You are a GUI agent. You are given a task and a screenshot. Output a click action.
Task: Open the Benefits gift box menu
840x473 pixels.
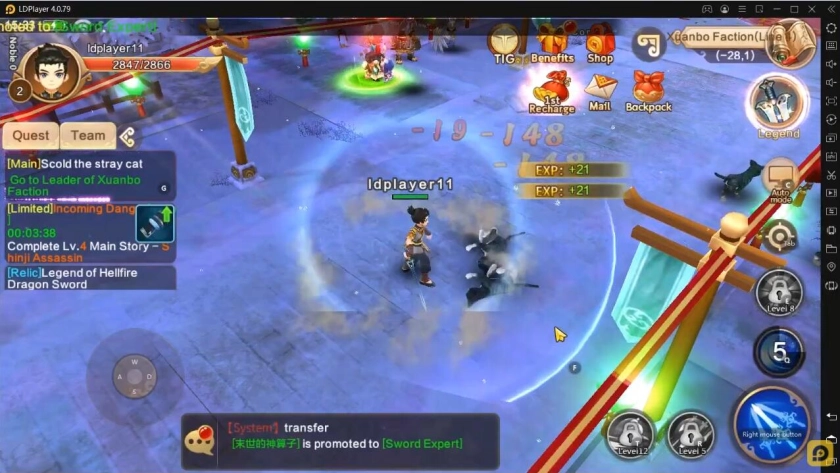[551, 44]
